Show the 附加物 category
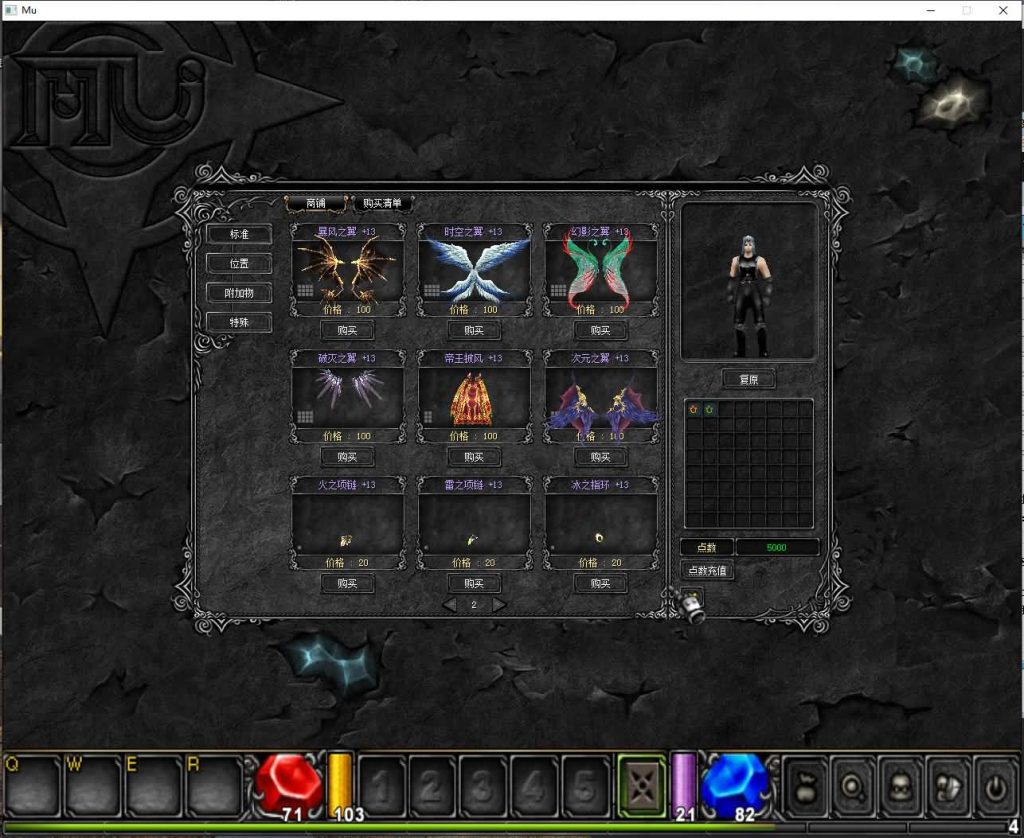 click(238, 293)
